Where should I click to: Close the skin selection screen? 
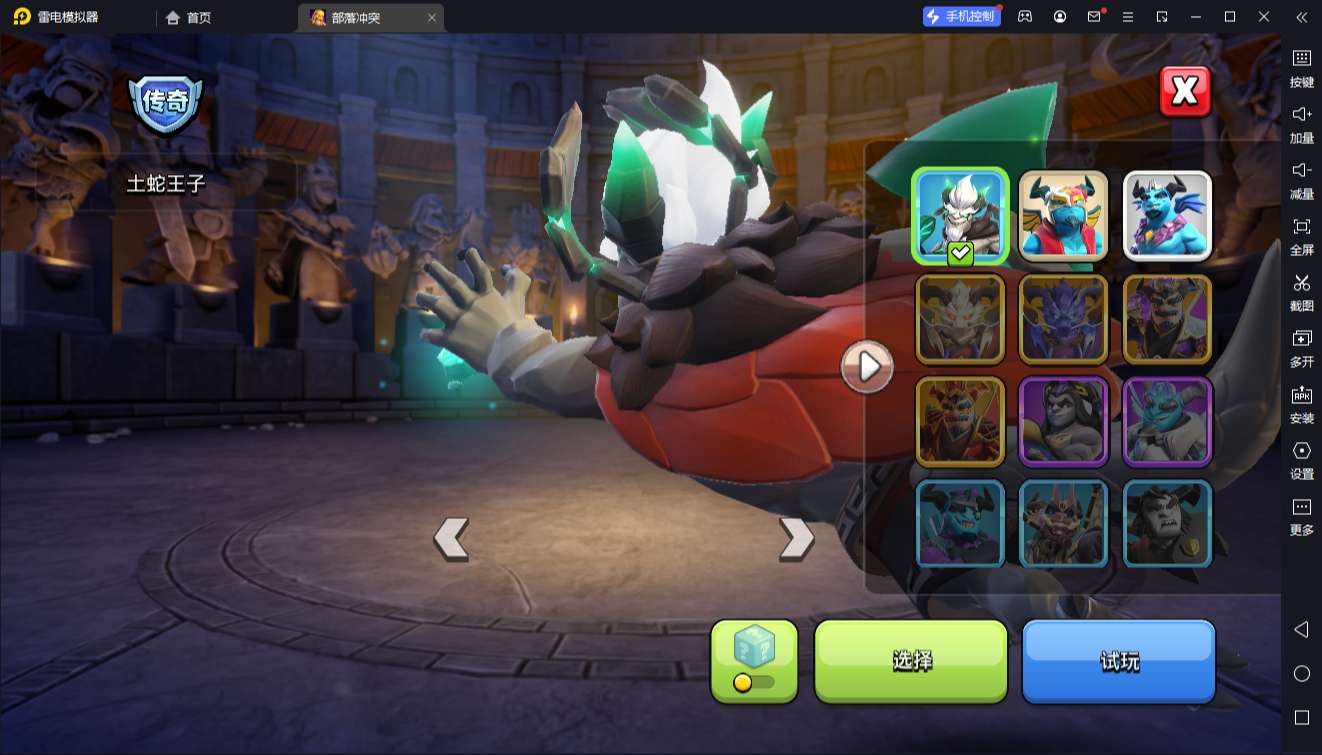[1185, 92]
